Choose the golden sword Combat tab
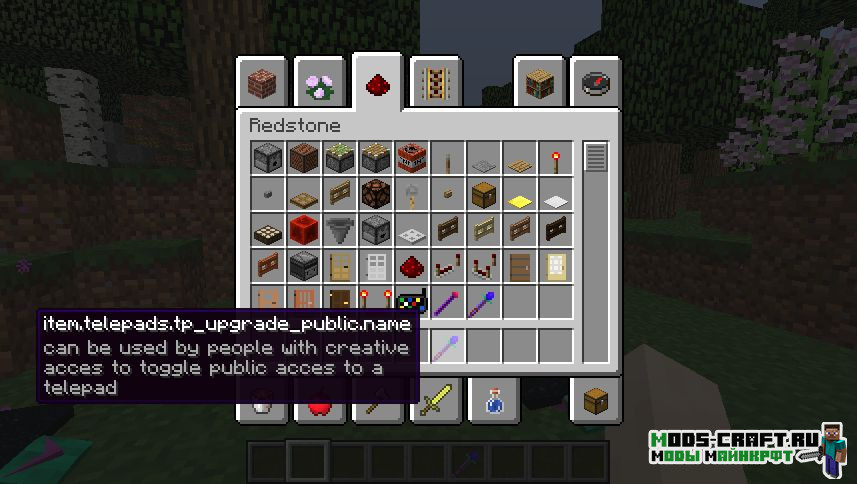Image resolution: width=857 pixels, height=484 pixels. (436, 400)
